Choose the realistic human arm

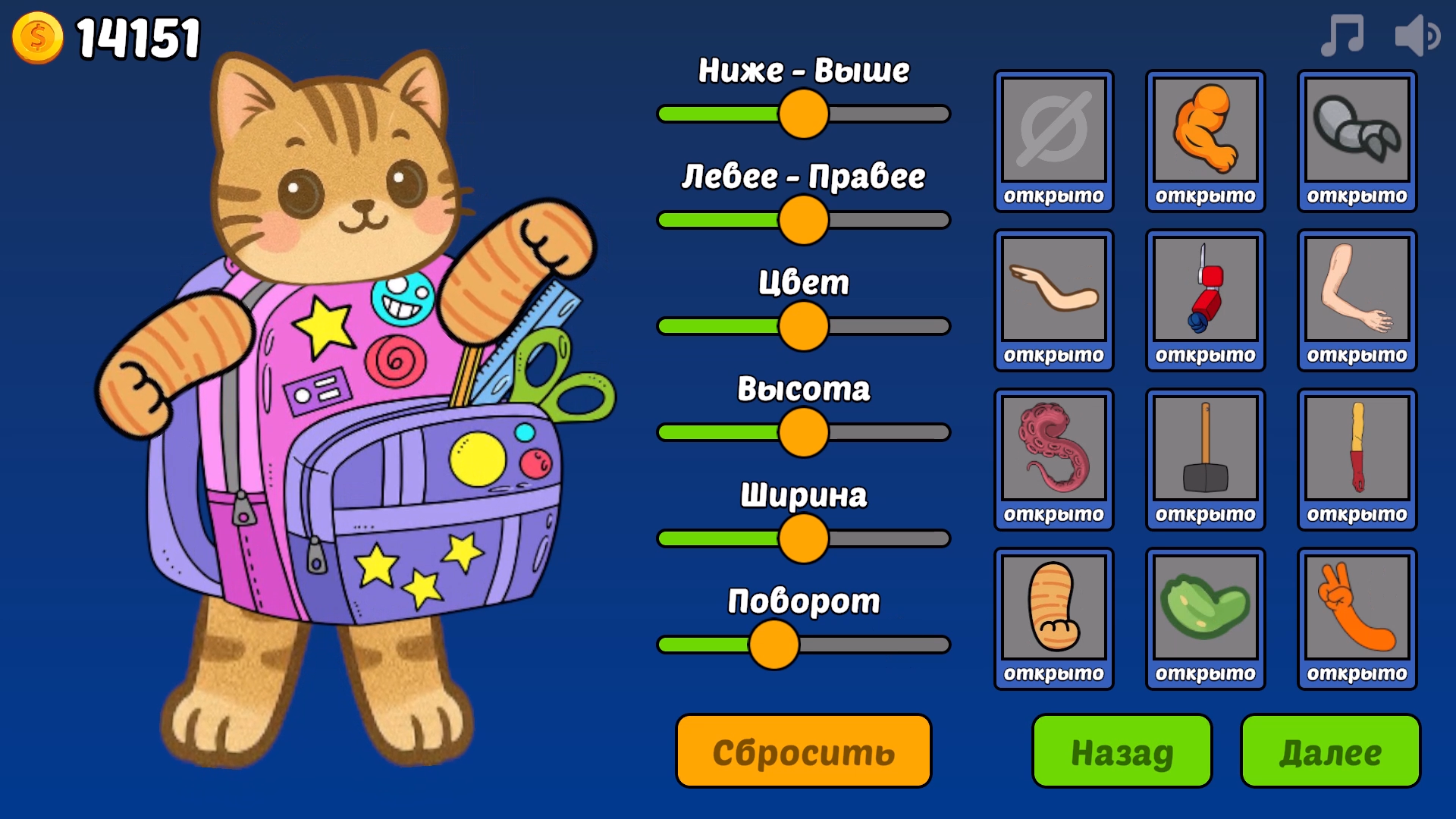click(x=1357, y=296)
